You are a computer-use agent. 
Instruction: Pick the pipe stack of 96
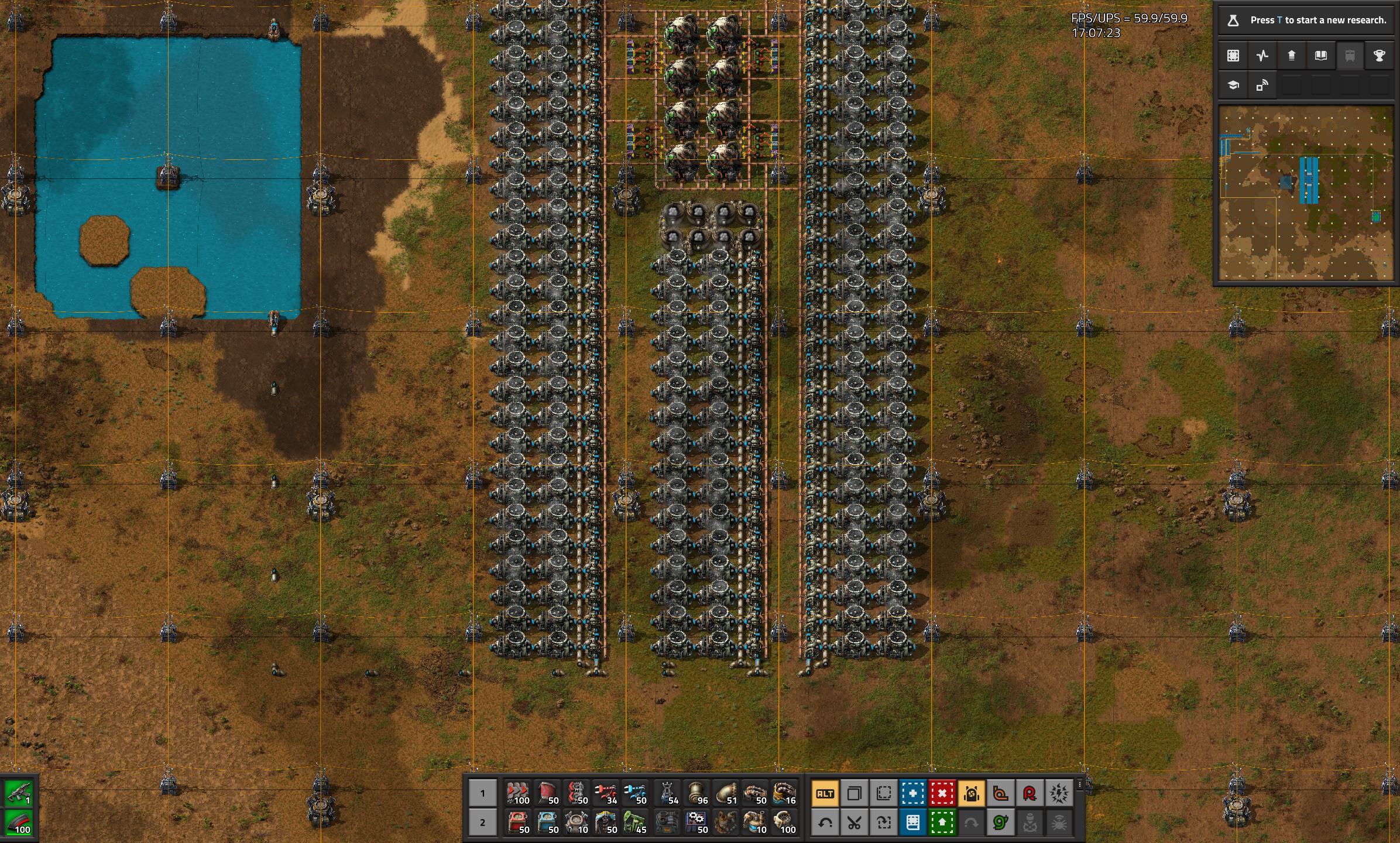click(x=695, y=793)
